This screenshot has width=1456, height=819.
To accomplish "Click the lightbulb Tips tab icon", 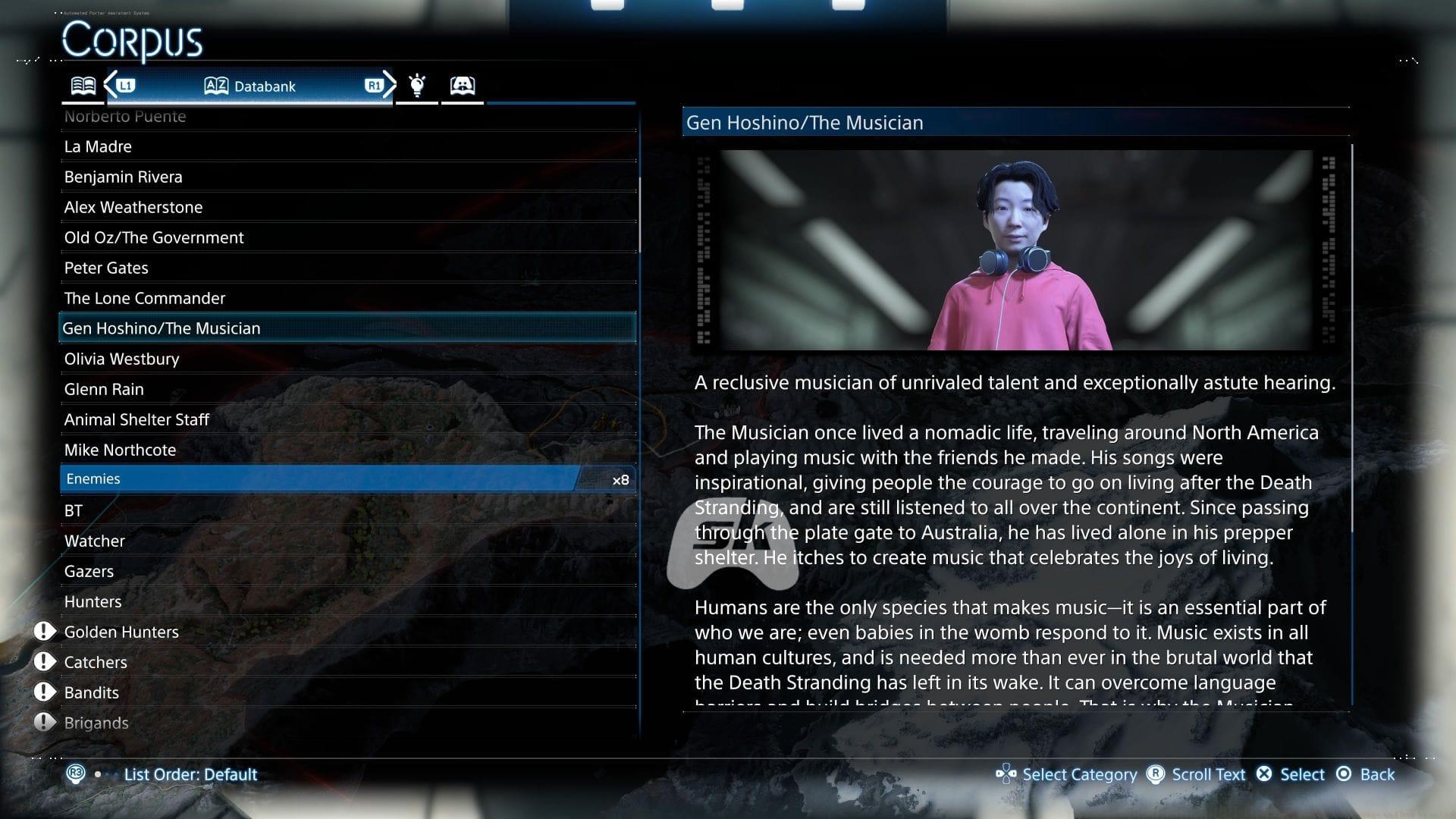I will pos(416,85).
